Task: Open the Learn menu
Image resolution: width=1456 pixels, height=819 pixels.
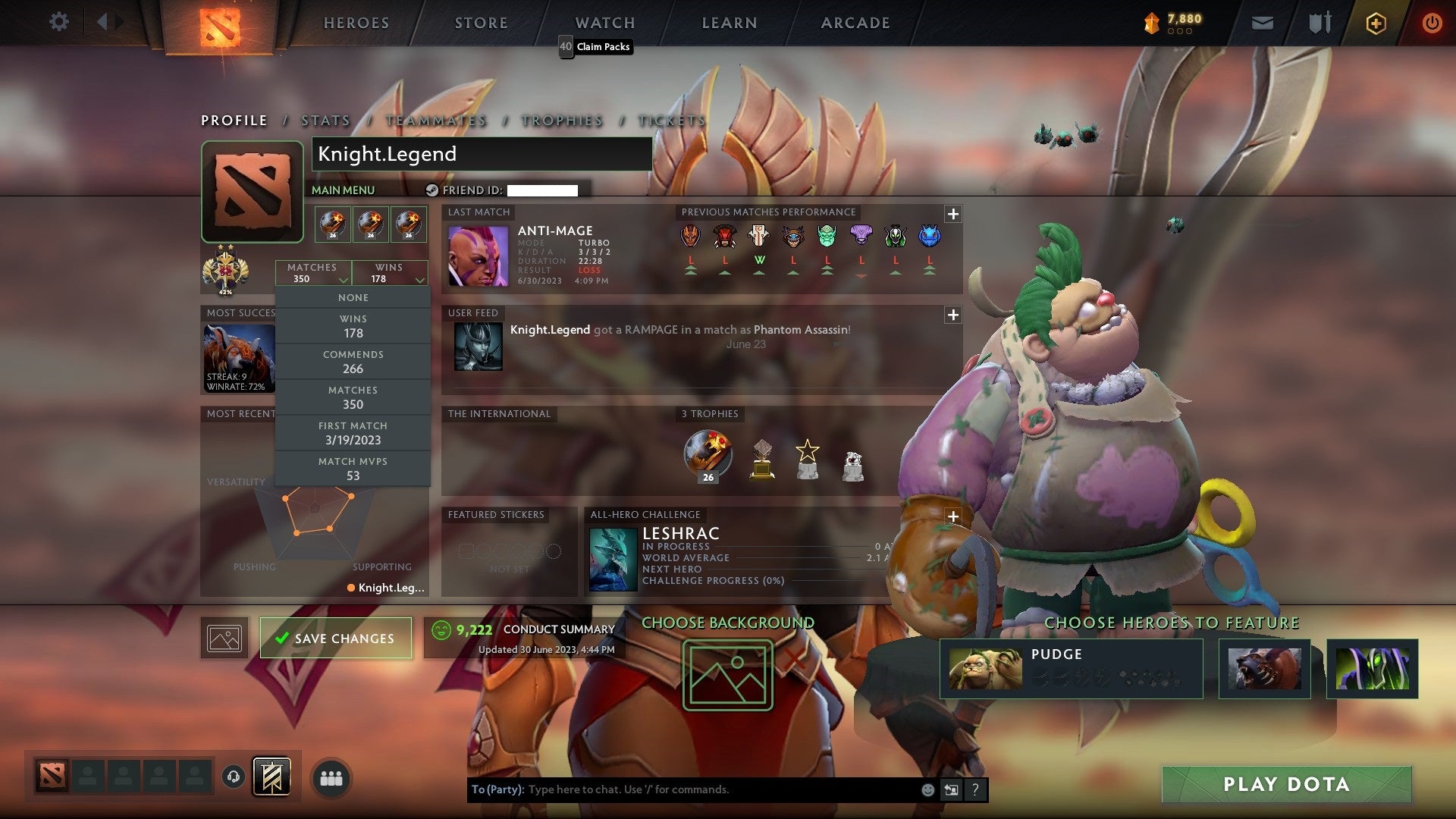Action: 730,23
